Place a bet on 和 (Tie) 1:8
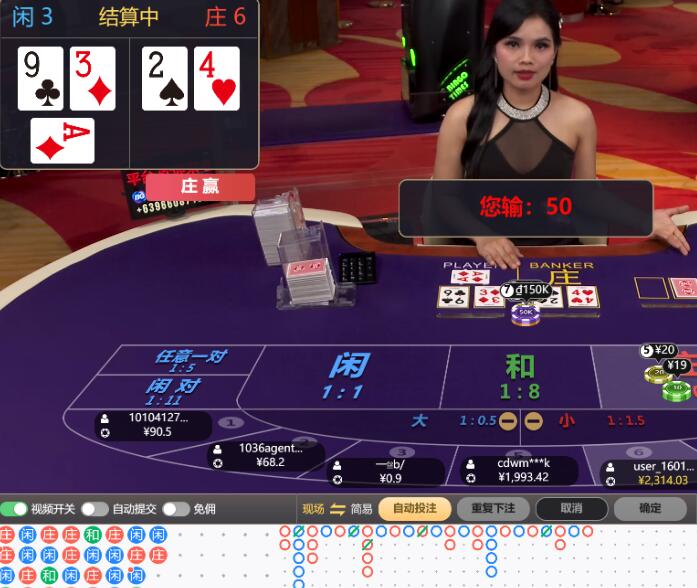The image size is (697, 588). click(519, 377)
